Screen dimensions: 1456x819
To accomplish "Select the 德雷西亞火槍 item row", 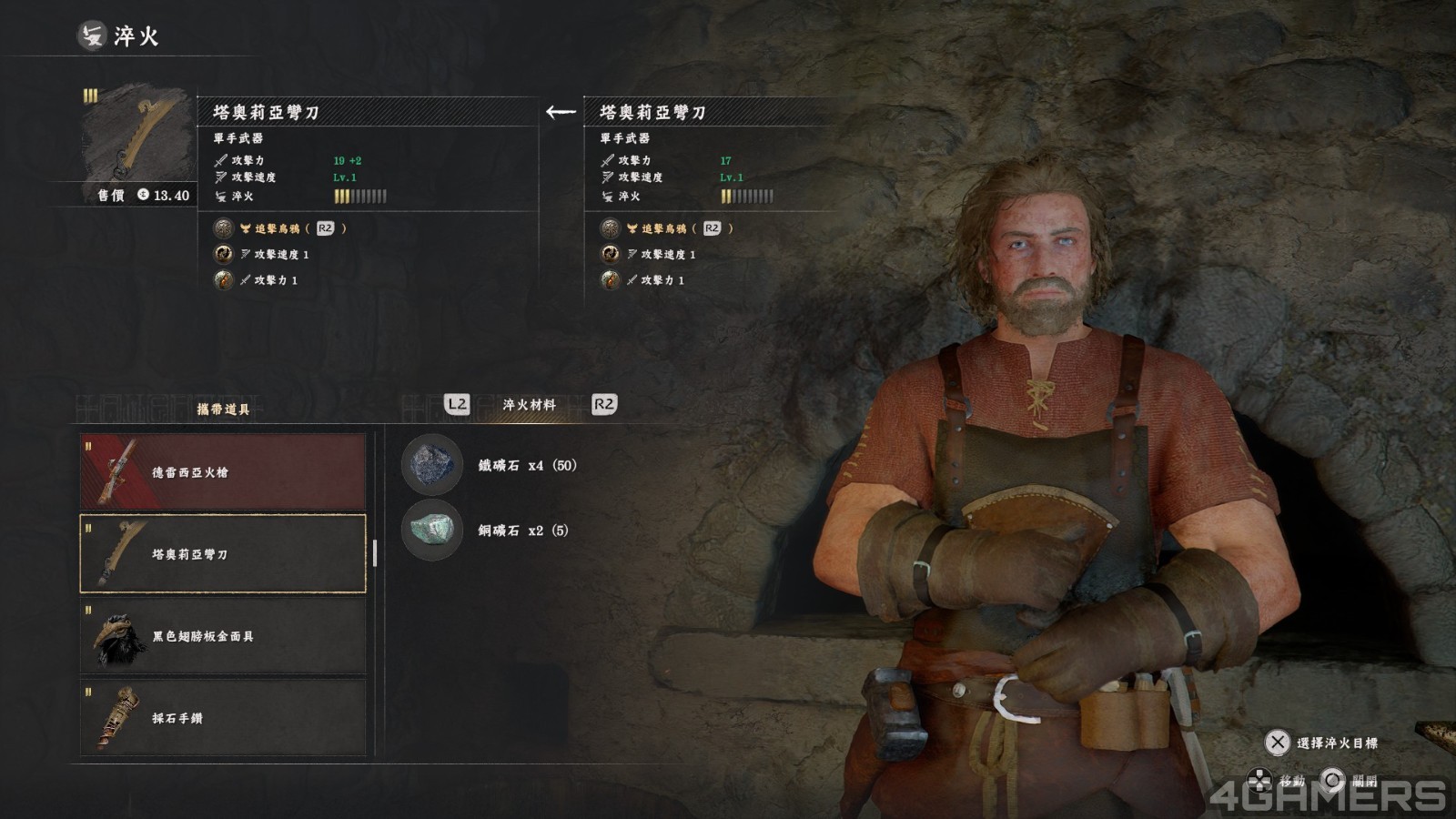I will pyautogui.click(x=223, y=471).
